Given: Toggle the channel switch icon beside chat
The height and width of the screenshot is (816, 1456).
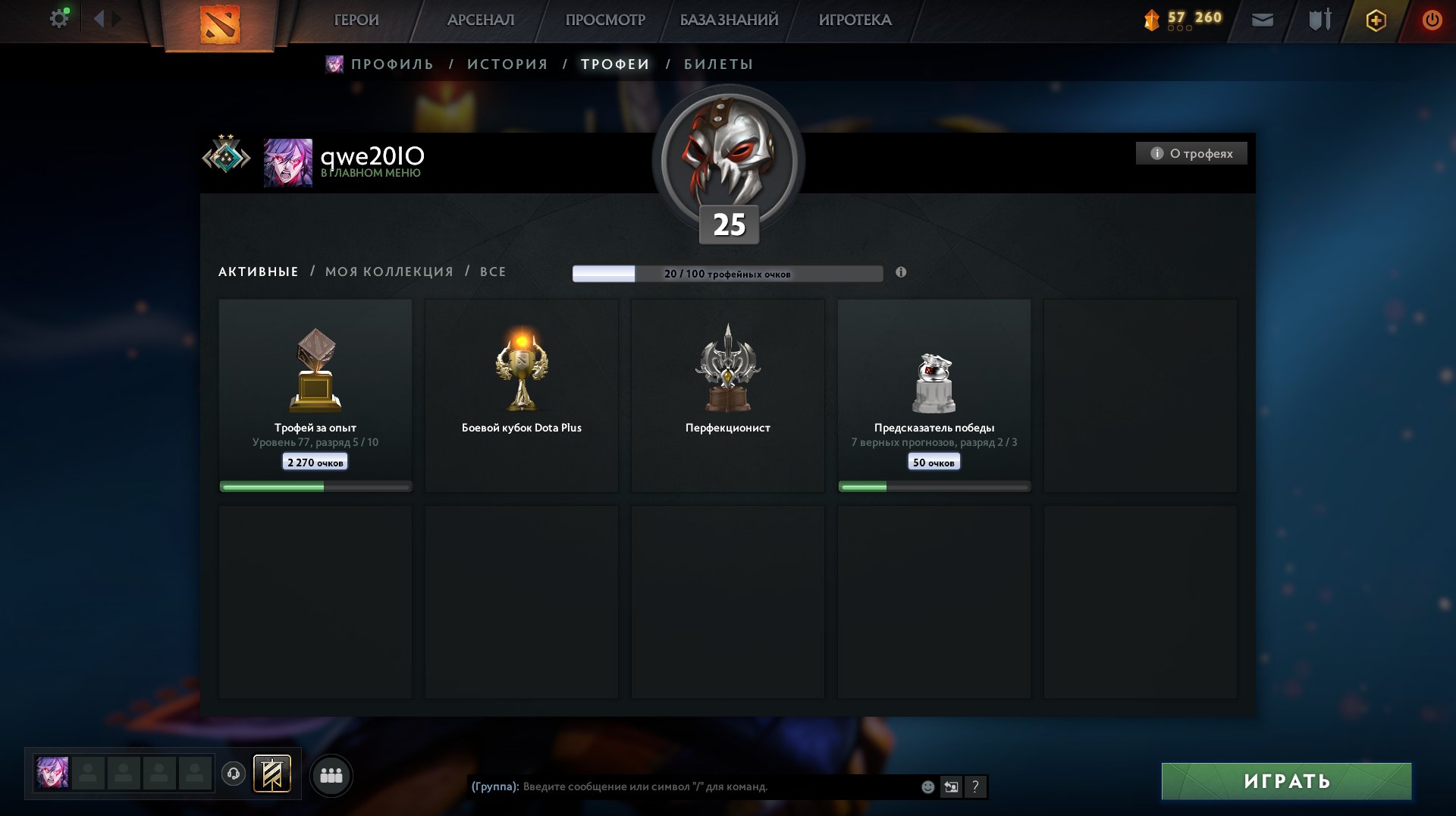Looking at the screenshot, I should point(950,786).
